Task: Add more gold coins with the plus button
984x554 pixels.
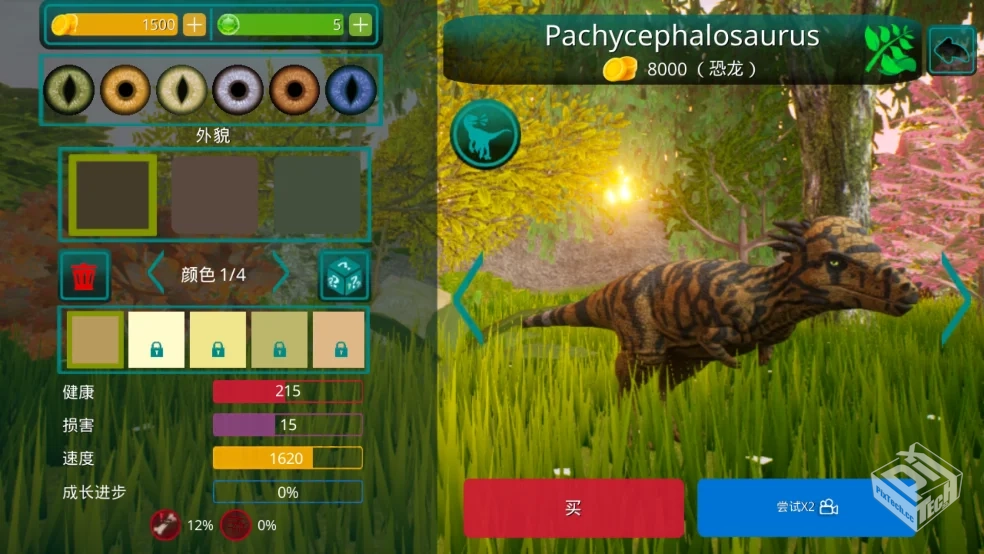Action: (194, 25)
